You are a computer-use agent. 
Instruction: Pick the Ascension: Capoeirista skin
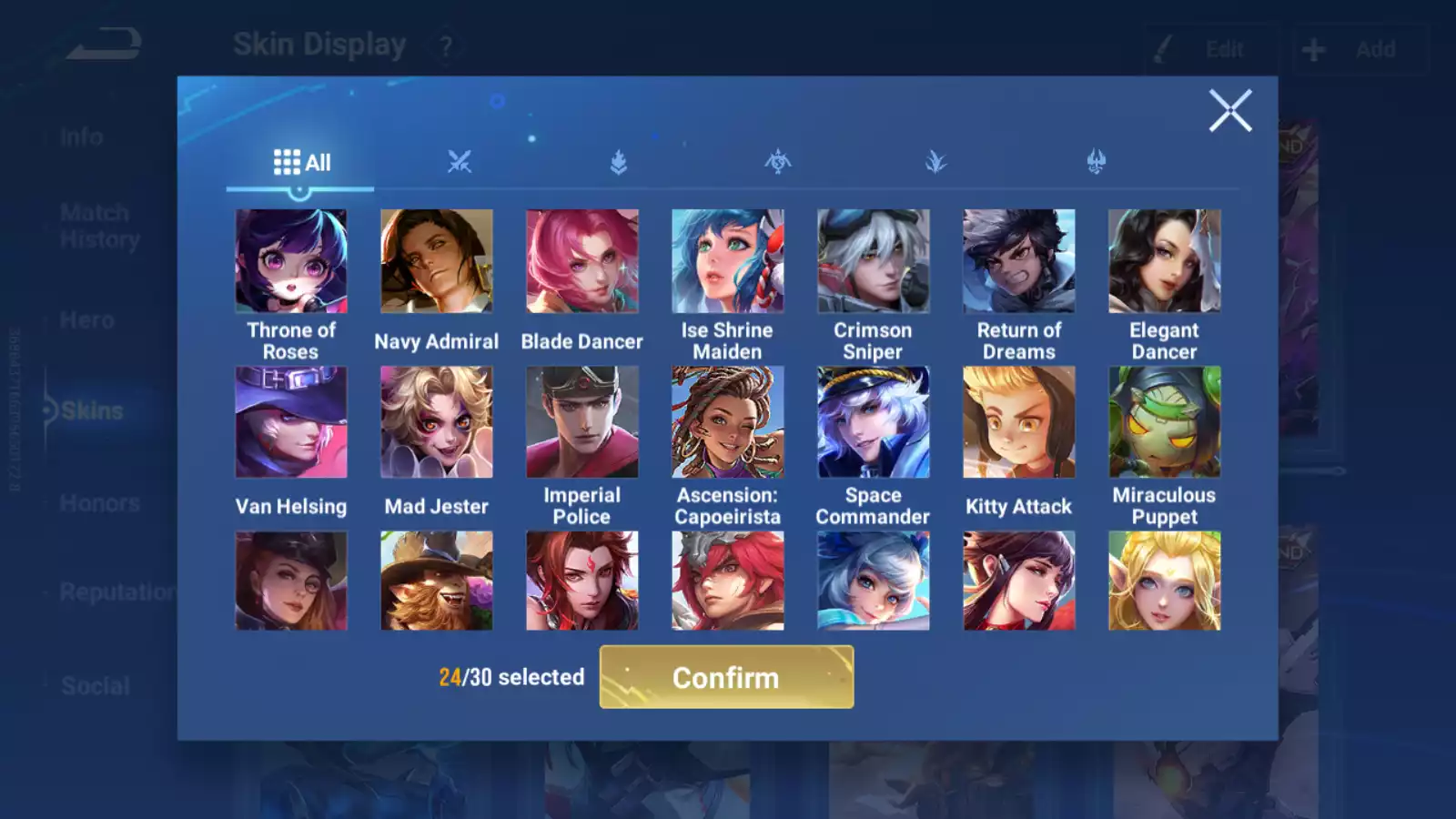[727, 422]
